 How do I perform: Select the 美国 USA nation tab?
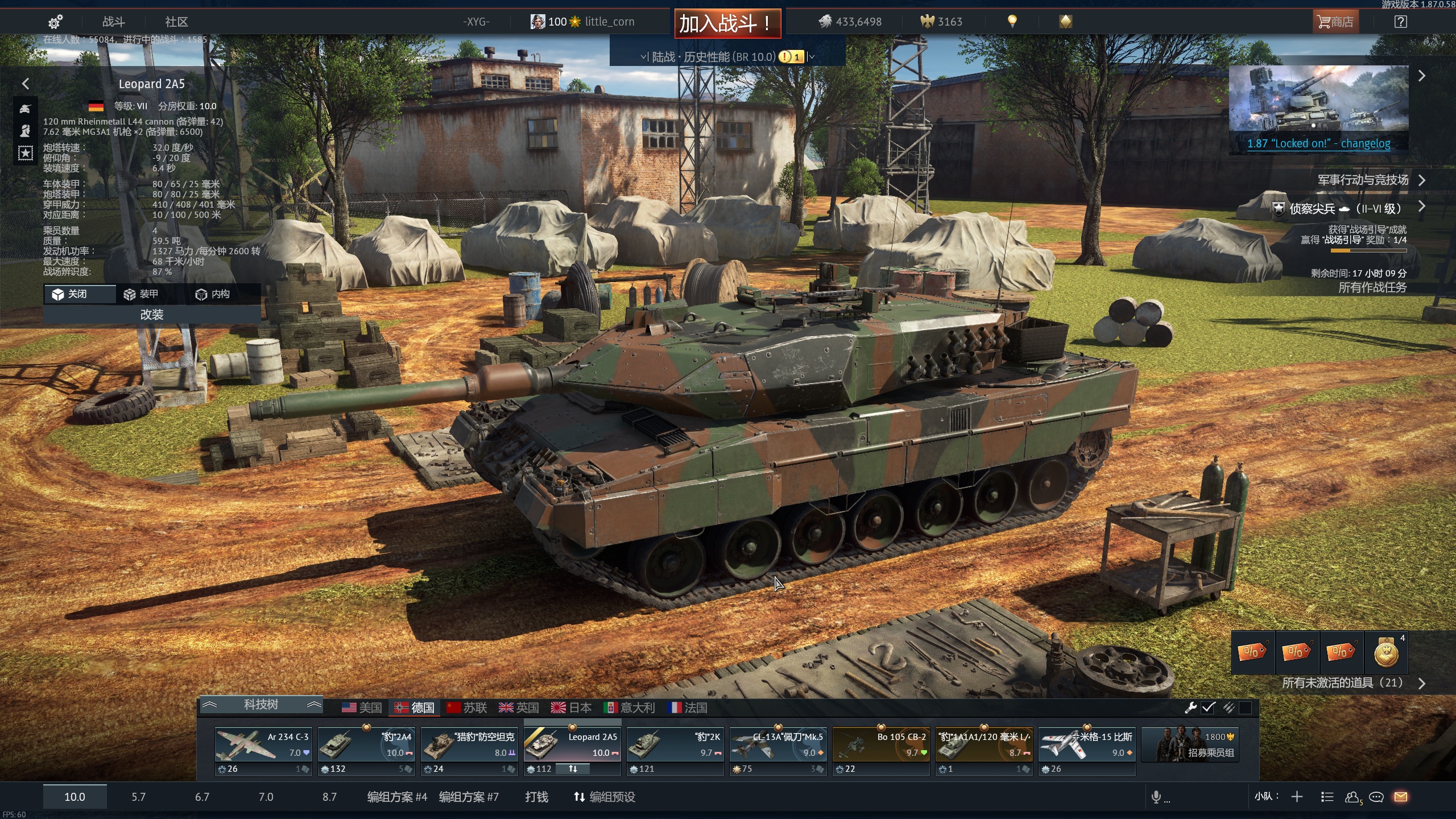point(362,708)
